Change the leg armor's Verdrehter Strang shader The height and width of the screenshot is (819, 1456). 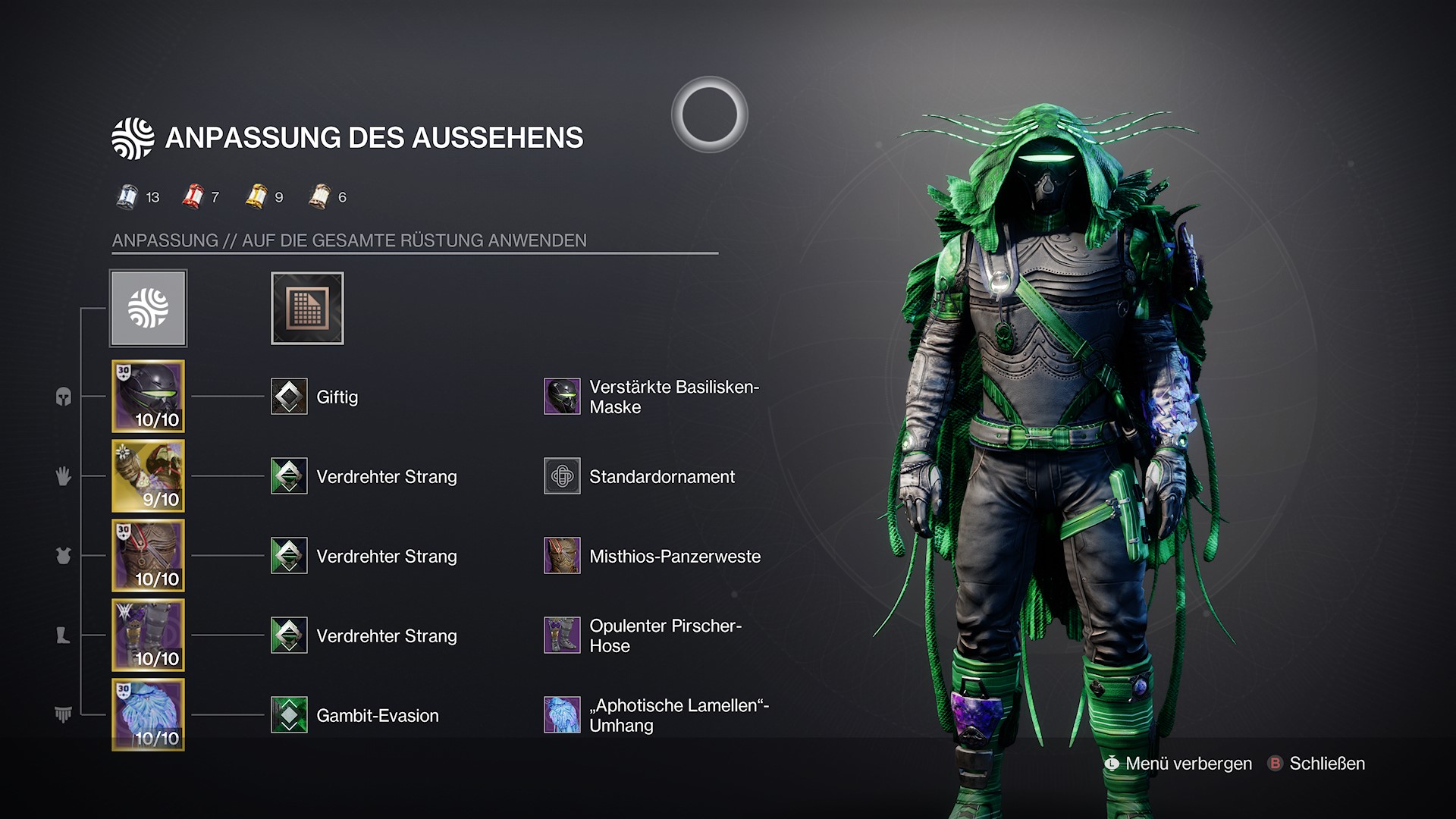[x=289, y=635]
